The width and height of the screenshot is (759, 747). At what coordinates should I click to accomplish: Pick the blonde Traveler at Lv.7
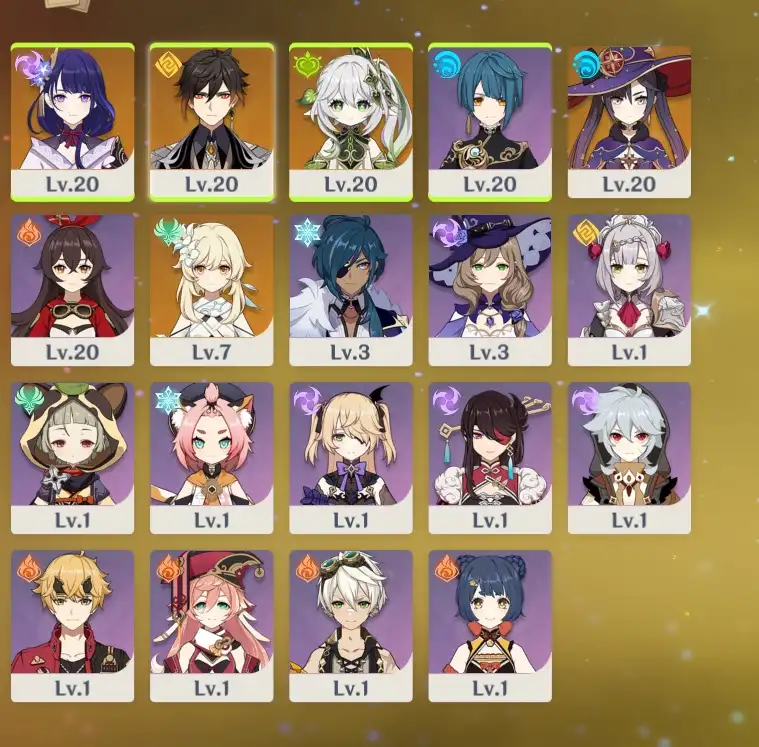(211, 290)
